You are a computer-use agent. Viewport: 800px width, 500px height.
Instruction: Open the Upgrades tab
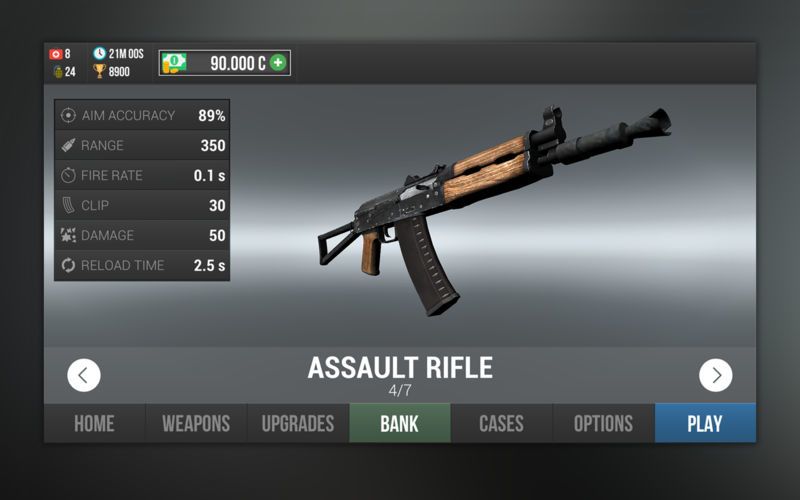[x=297, y=423]
